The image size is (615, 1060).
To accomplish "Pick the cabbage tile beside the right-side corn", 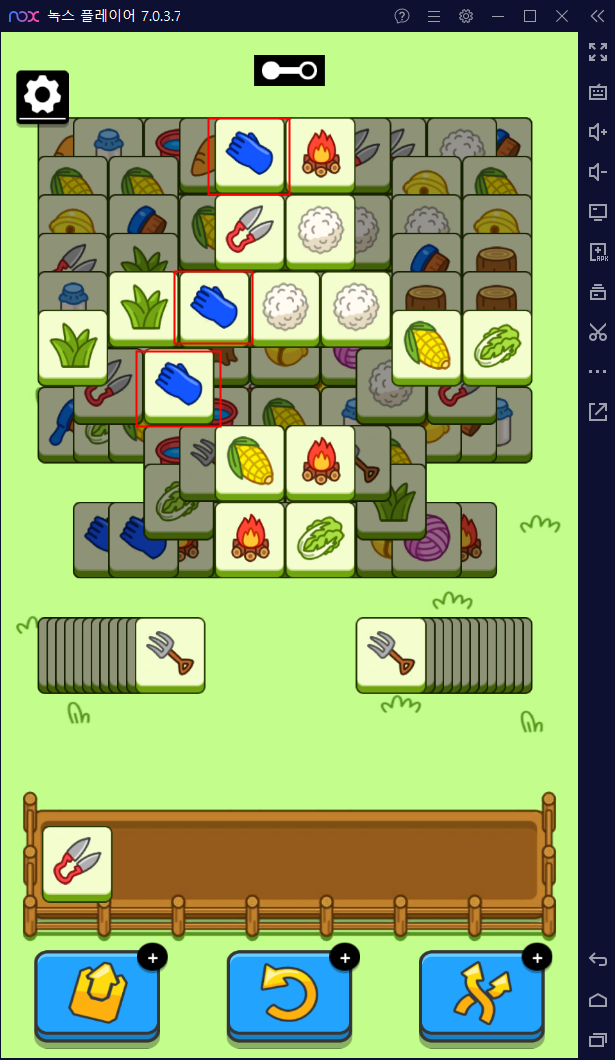I will [x=497, y=344].
